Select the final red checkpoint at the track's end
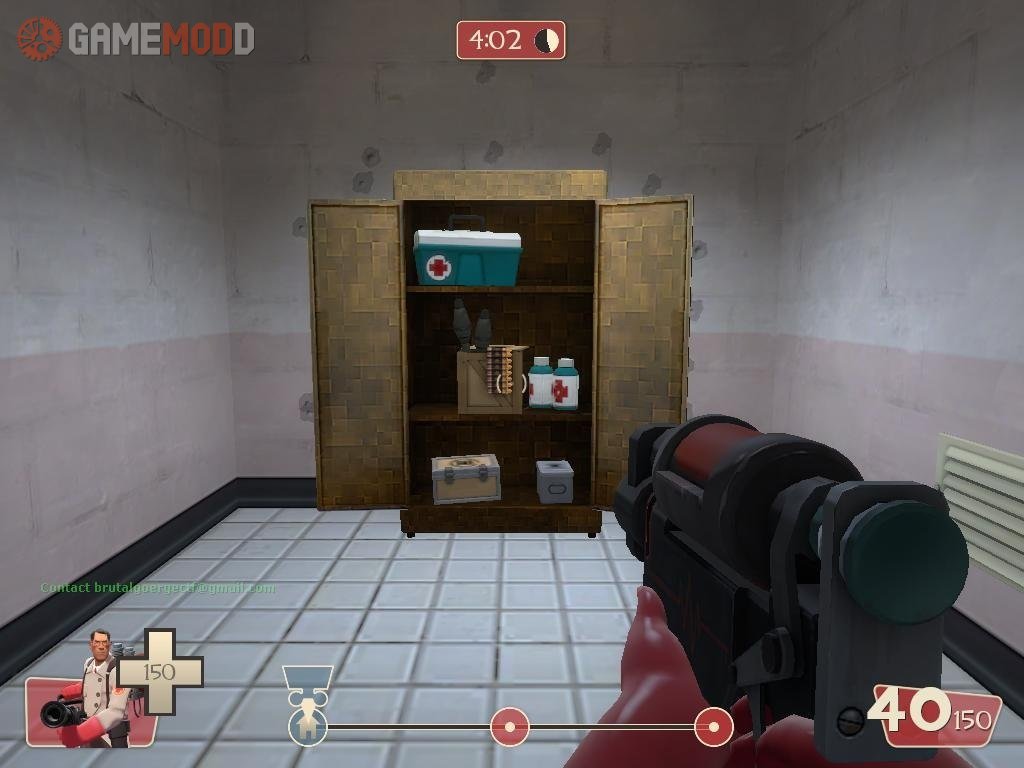The height and width of the screenshot is (768, 1024). point(713,726)
